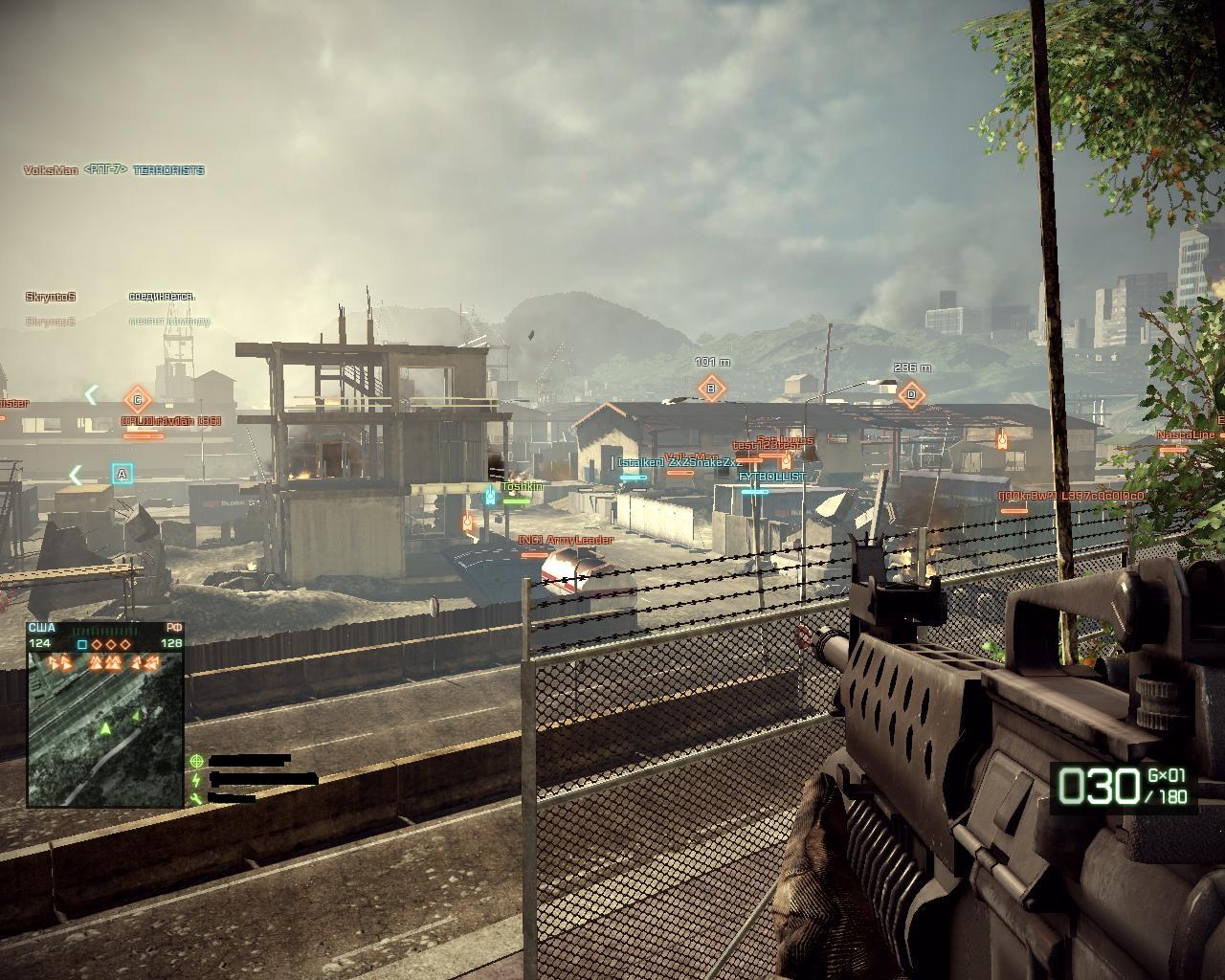This screenshot has width=1225, height=980.
Task: Select the squad member with crosshair icon
Action: (249, 761)
